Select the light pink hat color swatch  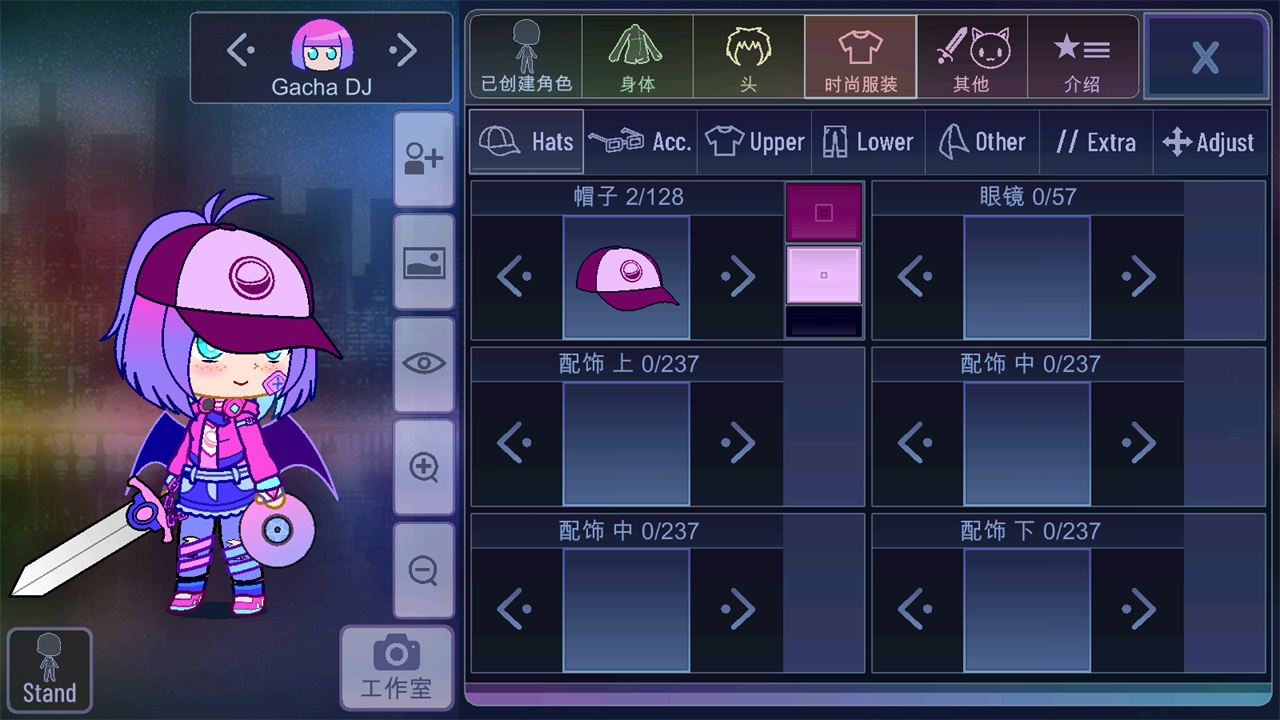823,275
